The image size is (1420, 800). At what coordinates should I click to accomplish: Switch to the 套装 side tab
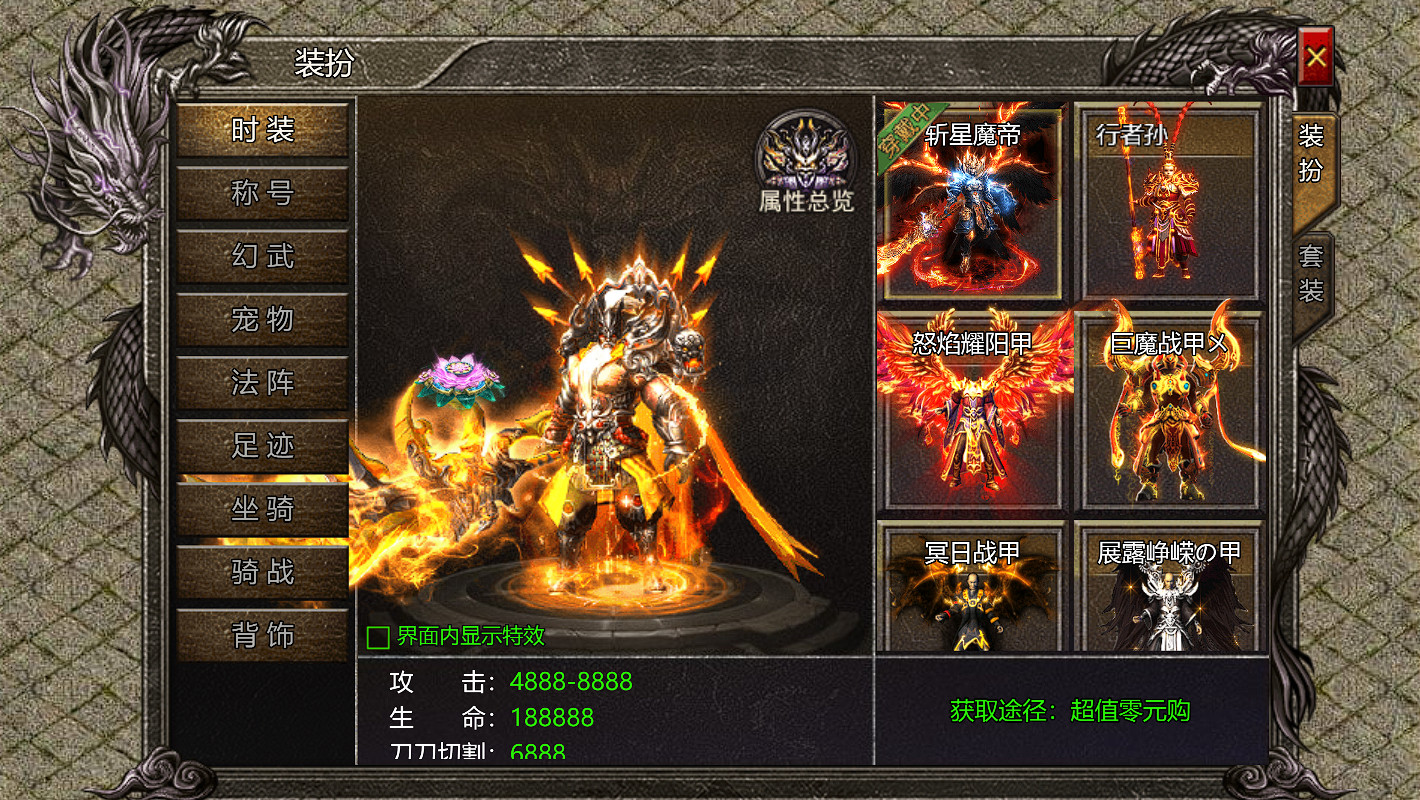[1311, 274]
